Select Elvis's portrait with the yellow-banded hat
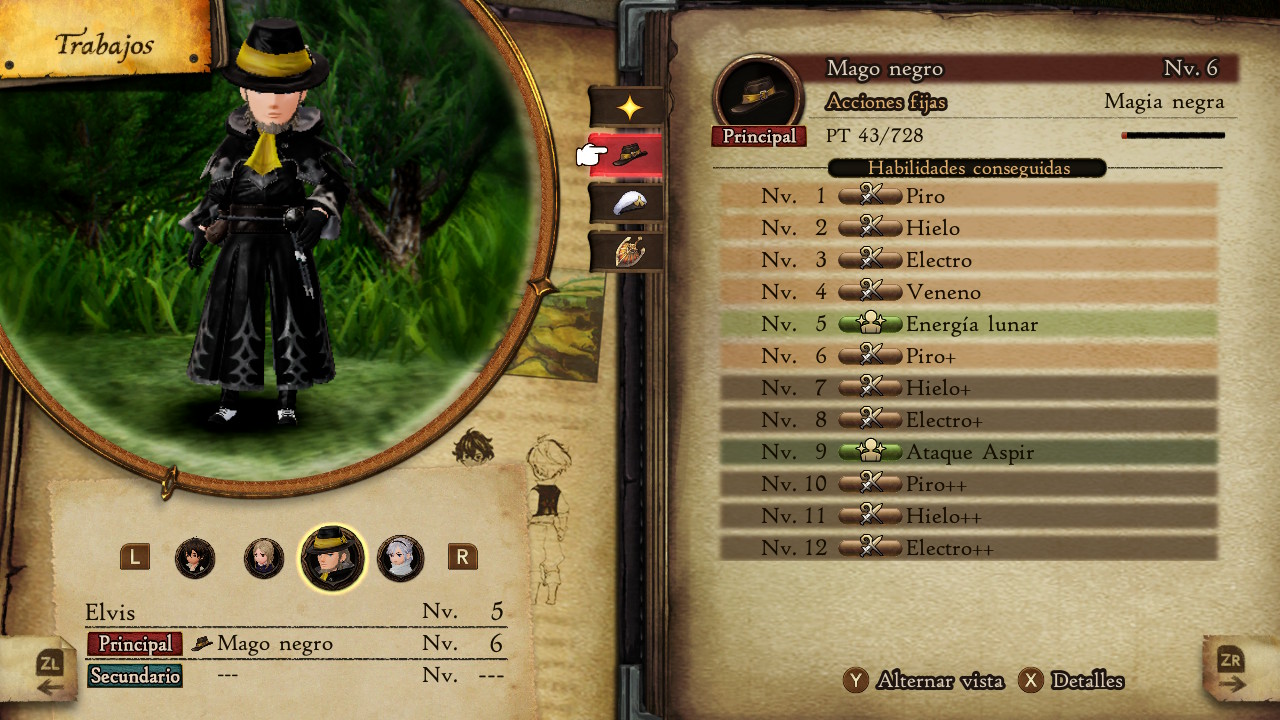The width and height of the screenshot is (1280, 720). [x=332, y=558]
